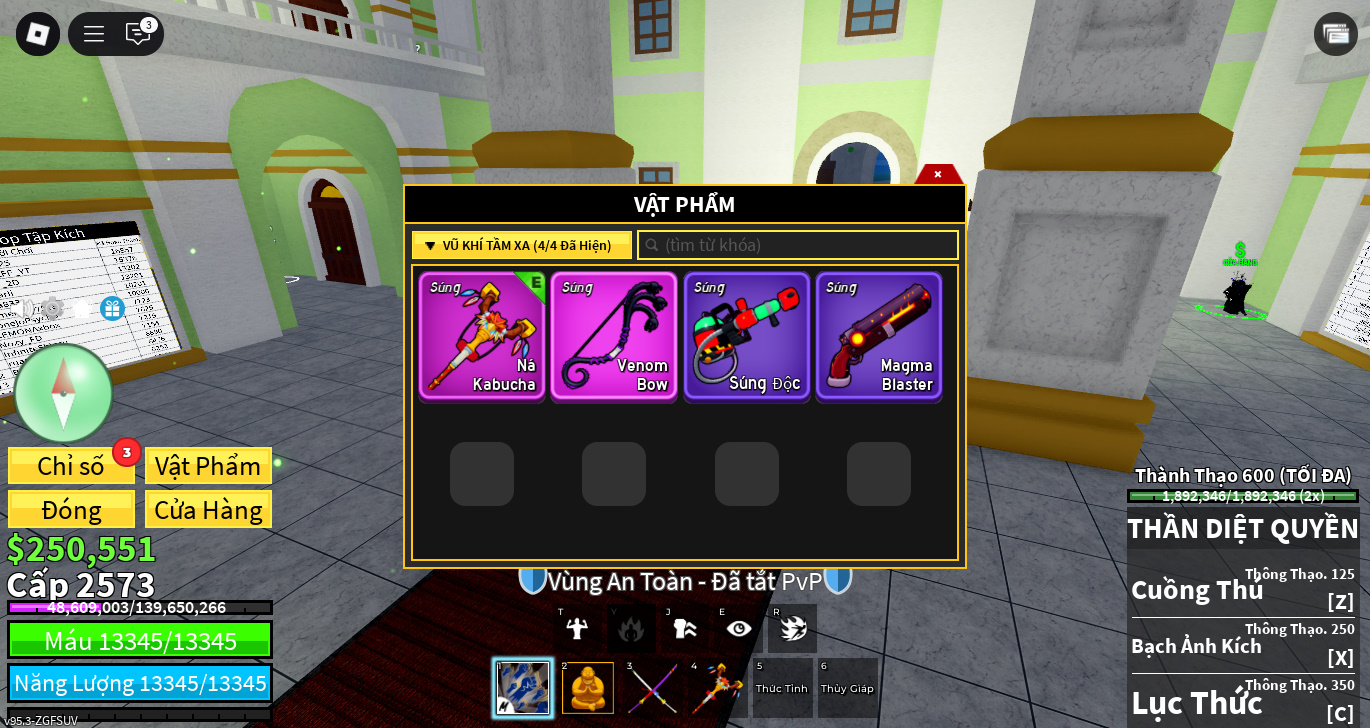Click the Vật Phẩm inventory button

pos(208,466)
